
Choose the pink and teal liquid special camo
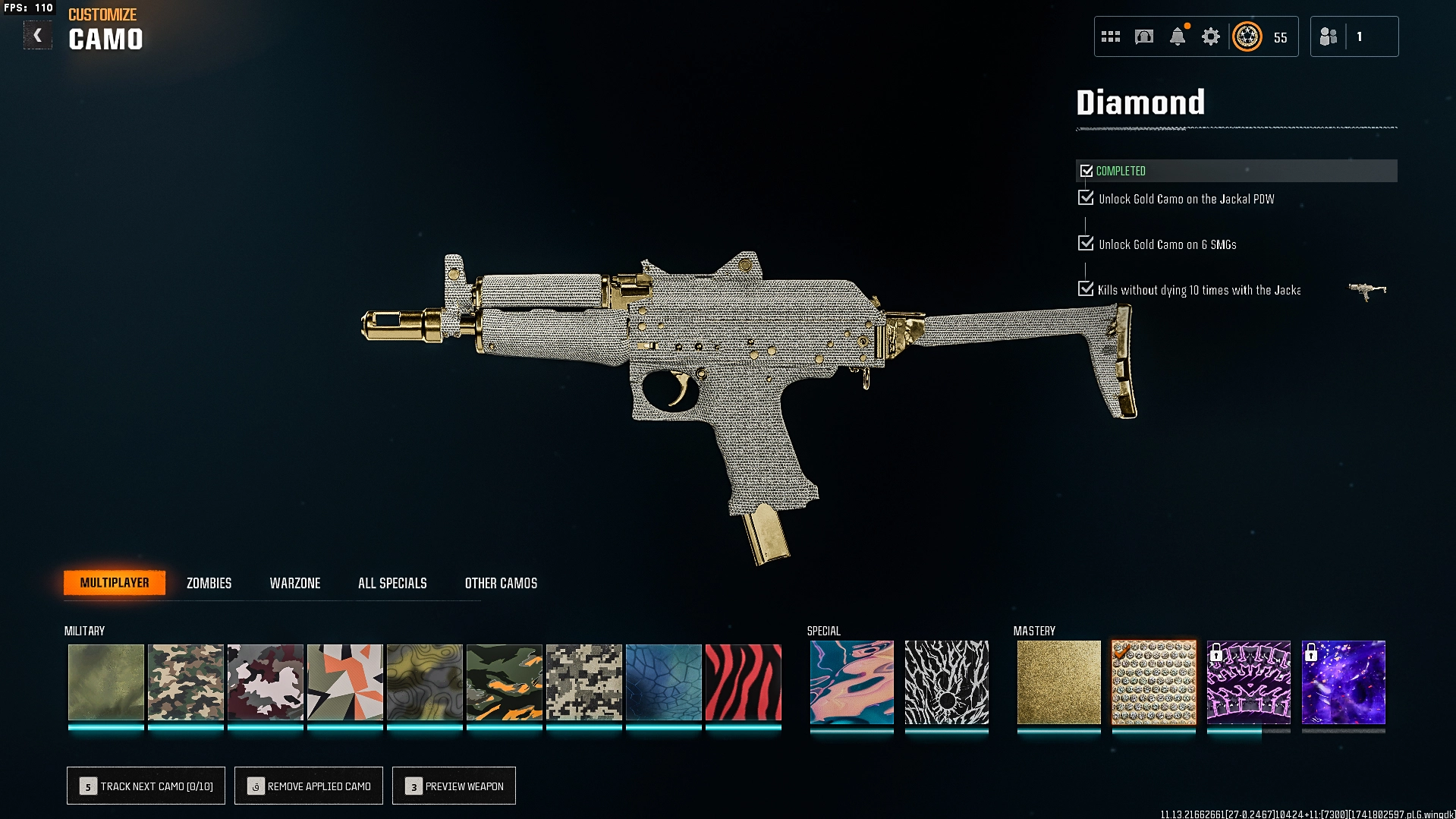tap(851, 682)
